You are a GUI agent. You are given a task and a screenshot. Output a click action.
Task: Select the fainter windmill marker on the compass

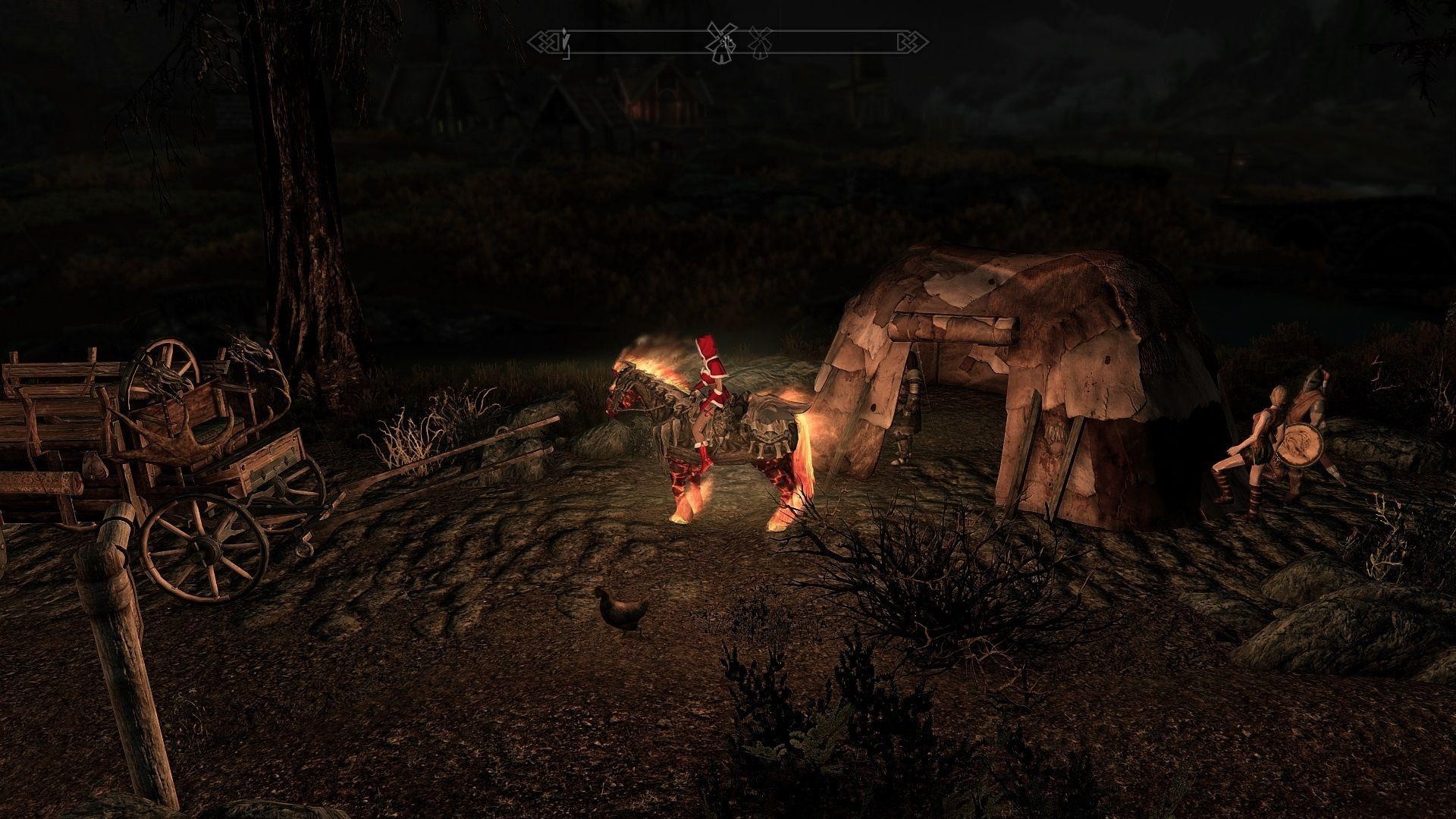click(761, 42)
